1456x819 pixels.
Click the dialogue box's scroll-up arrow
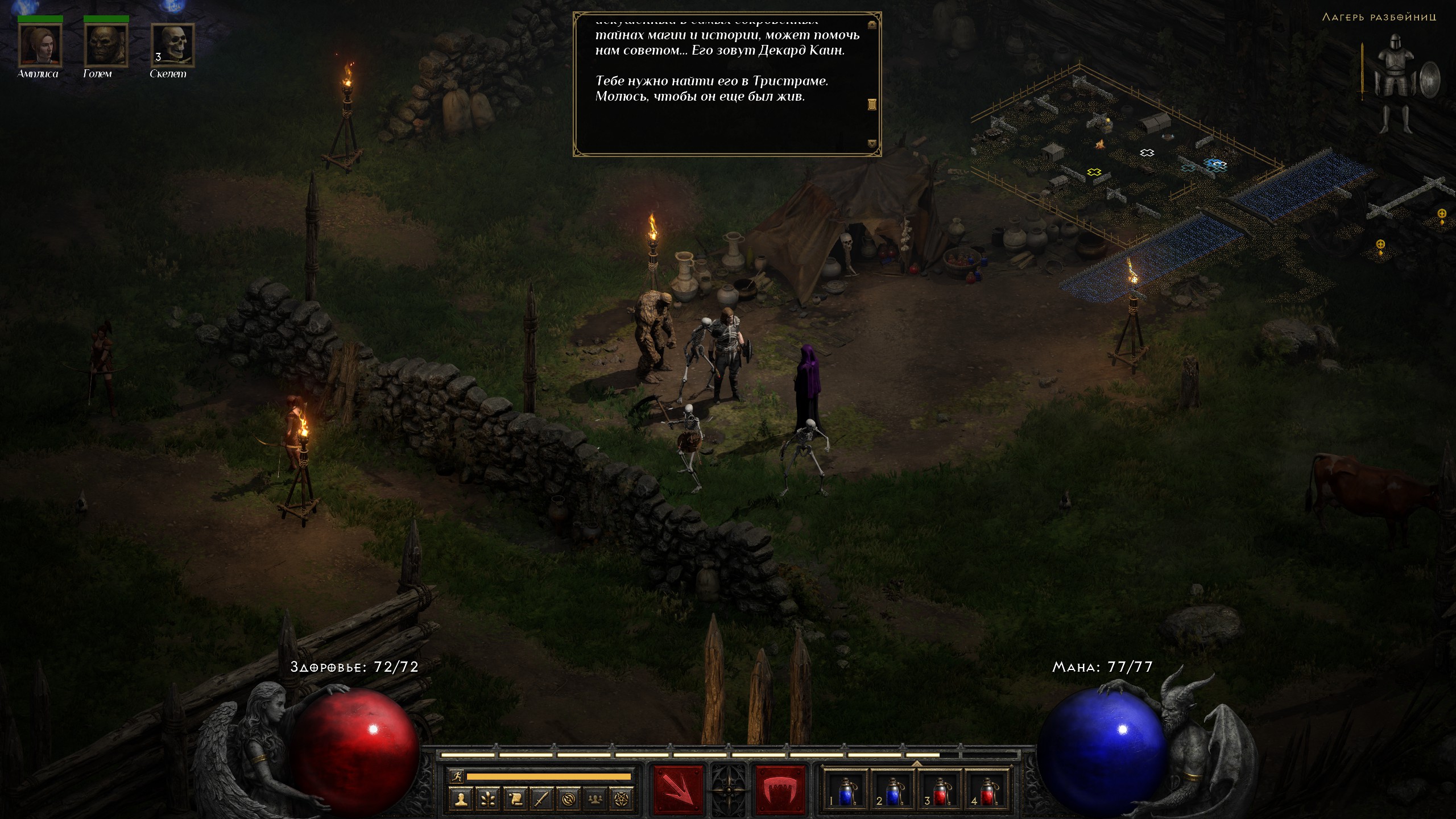(x=872, y=24)
